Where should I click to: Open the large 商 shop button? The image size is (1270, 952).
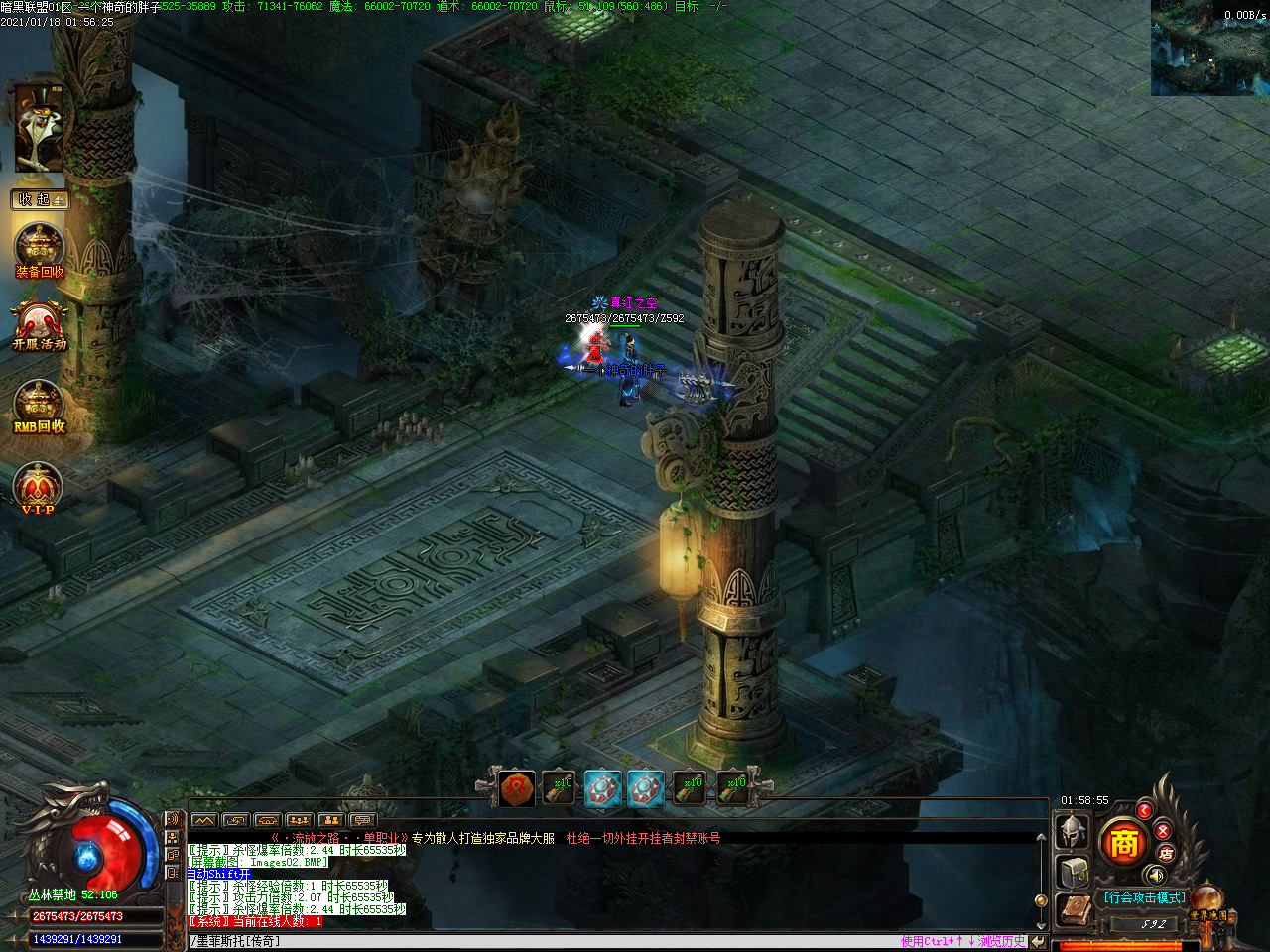(x=1123, y=843)
